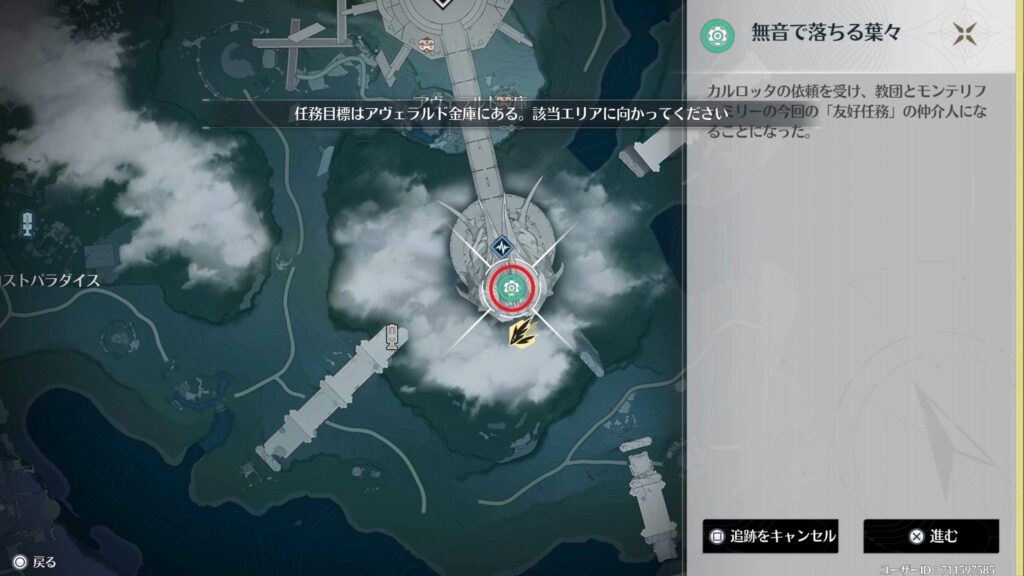Go back using the 戻る button
The width and height of the screenshot is (1024, 576).
click(x=34, y=562)
